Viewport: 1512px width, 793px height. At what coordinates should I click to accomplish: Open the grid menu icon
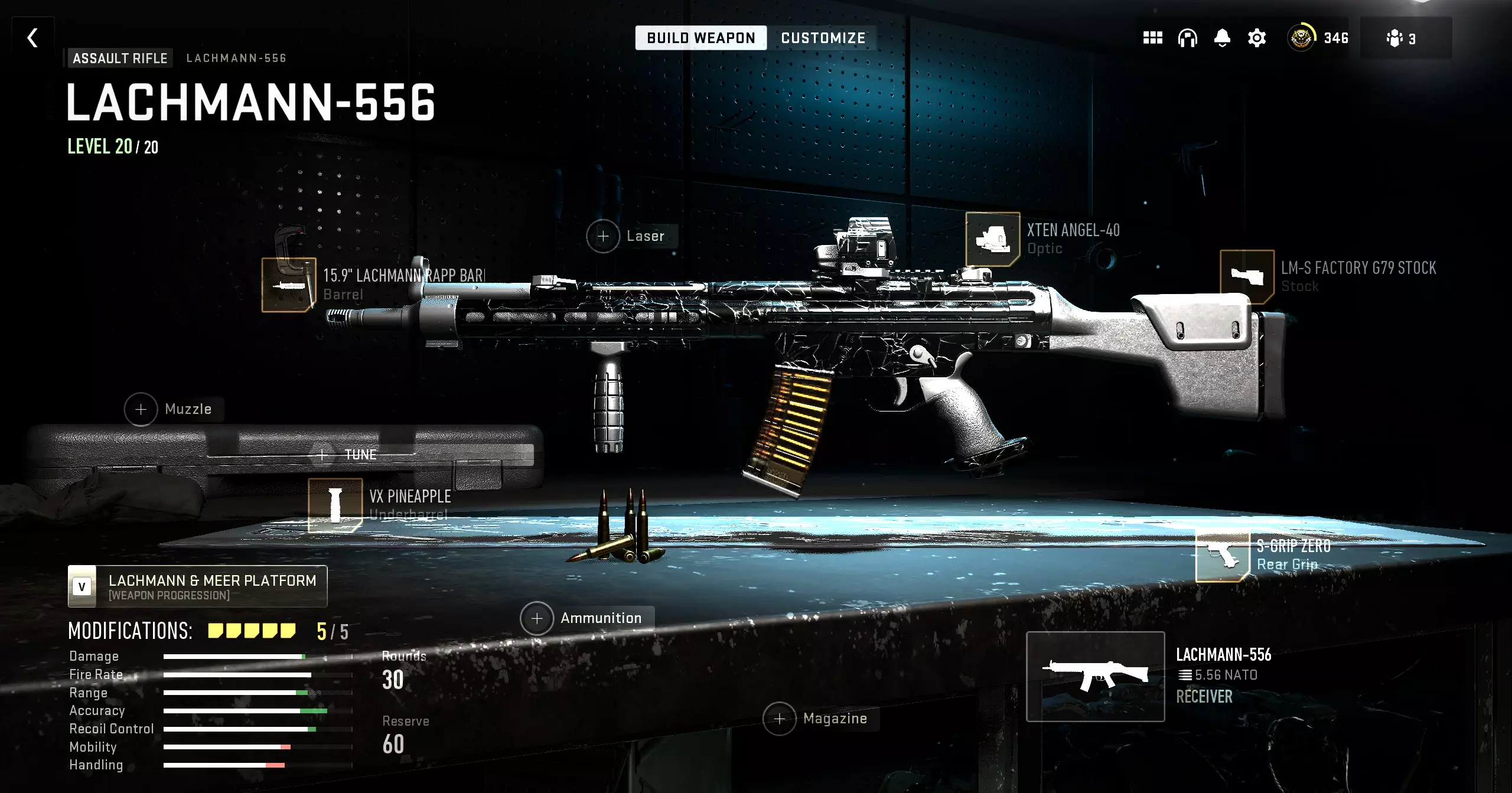(x=1152, y=38)
